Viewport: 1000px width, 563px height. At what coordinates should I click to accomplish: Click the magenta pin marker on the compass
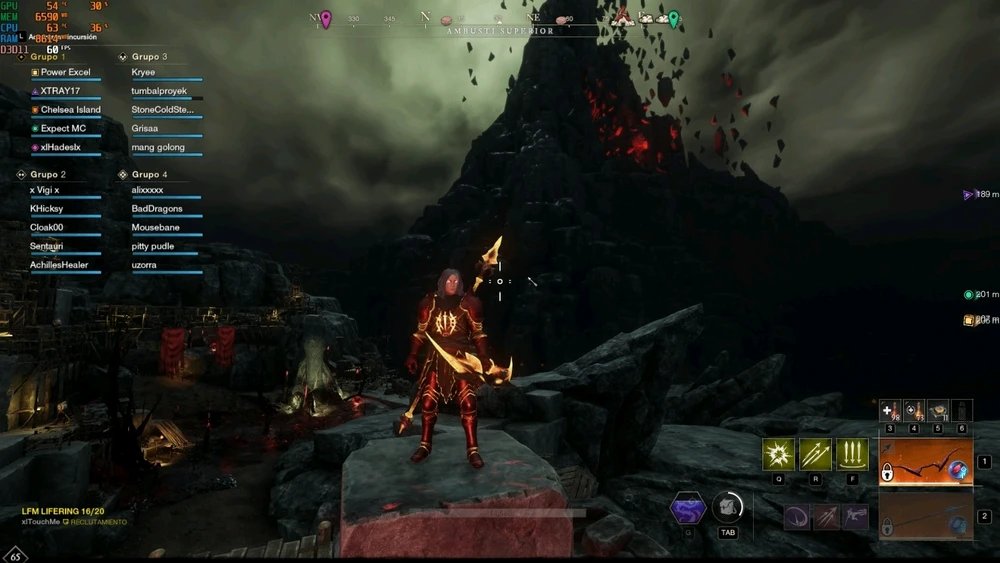(326, 18)
